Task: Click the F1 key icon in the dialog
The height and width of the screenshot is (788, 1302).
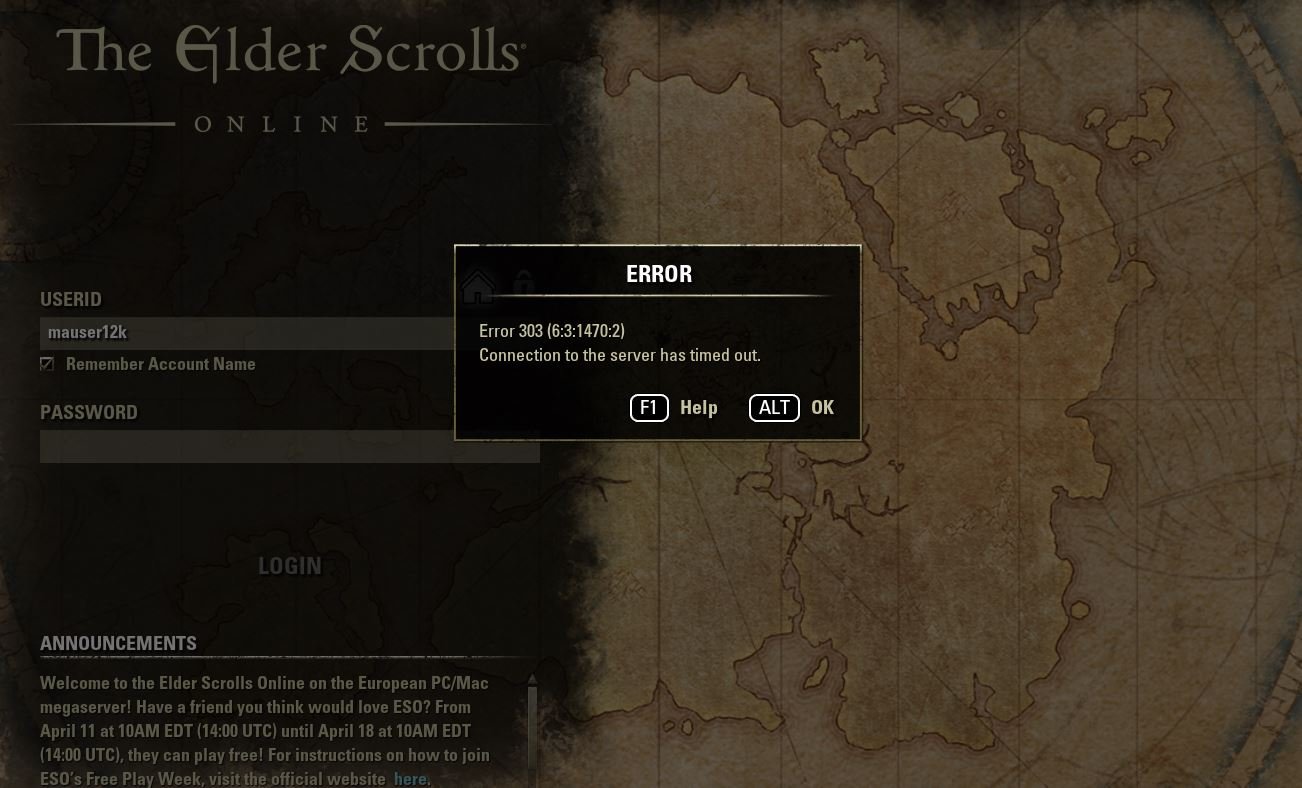Action: 649,407
